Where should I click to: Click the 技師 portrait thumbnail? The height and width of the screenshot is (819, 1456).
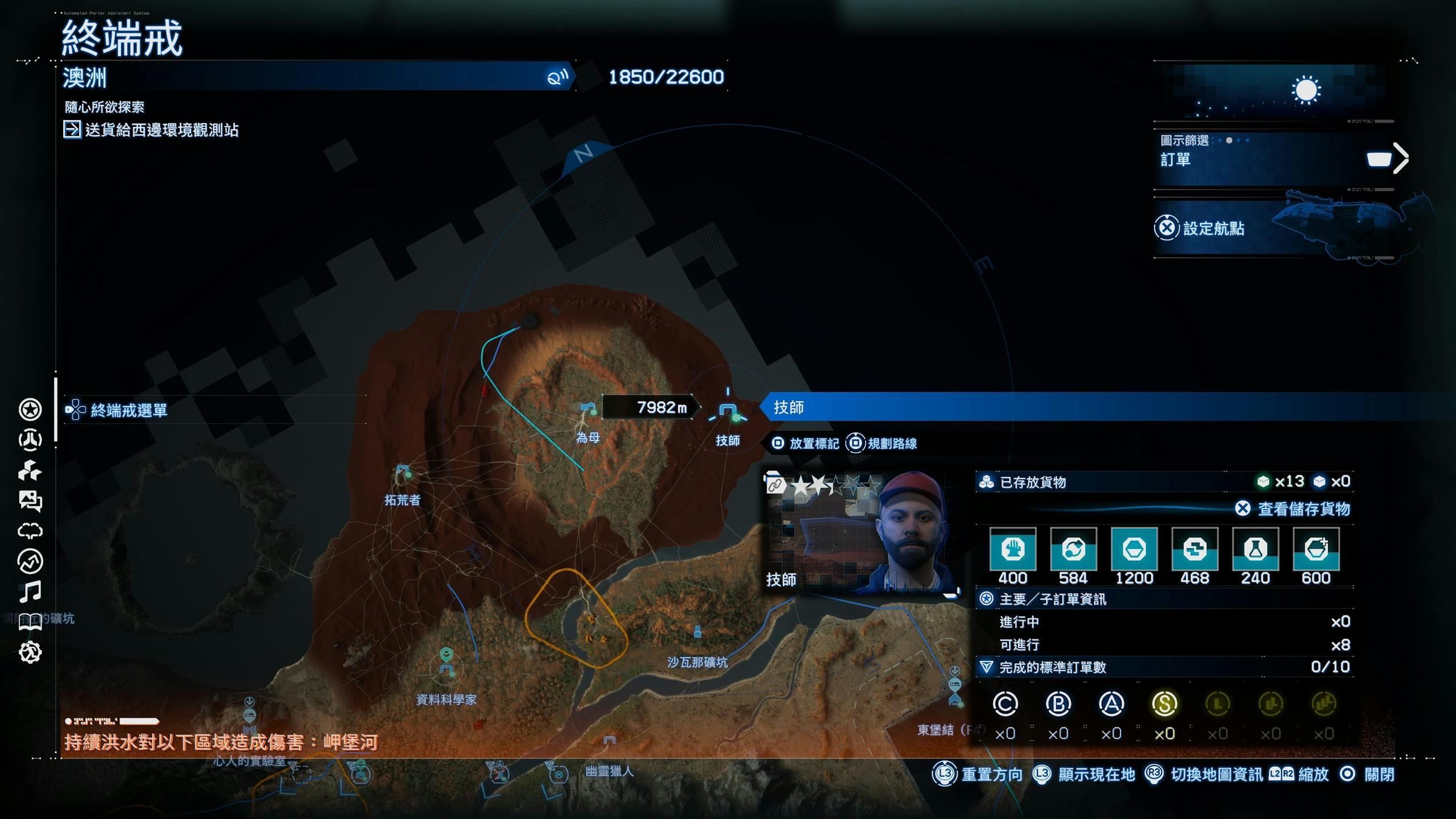(x=861, y=533)
